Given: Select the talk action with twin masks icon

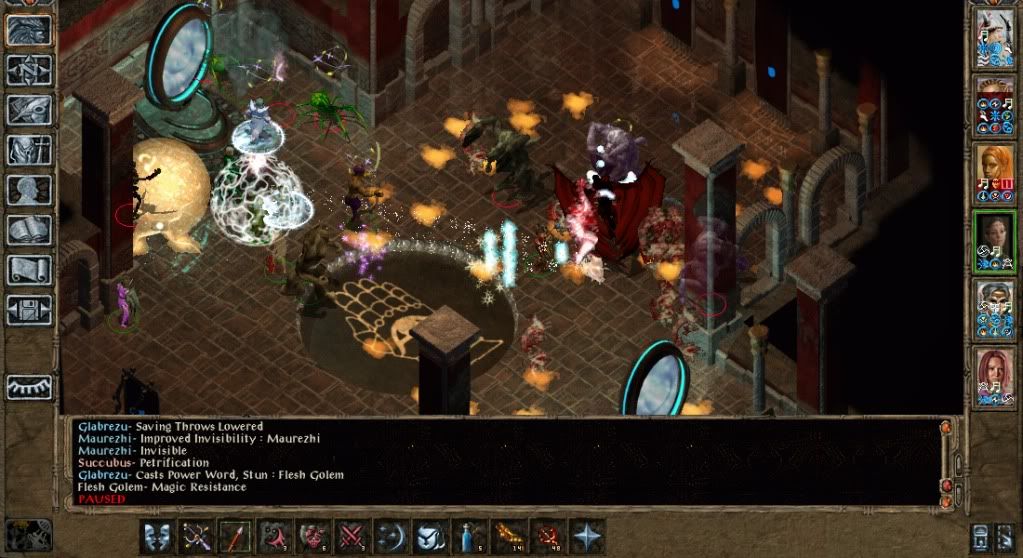Looking at the screenshot, I should tap(158, 536).
